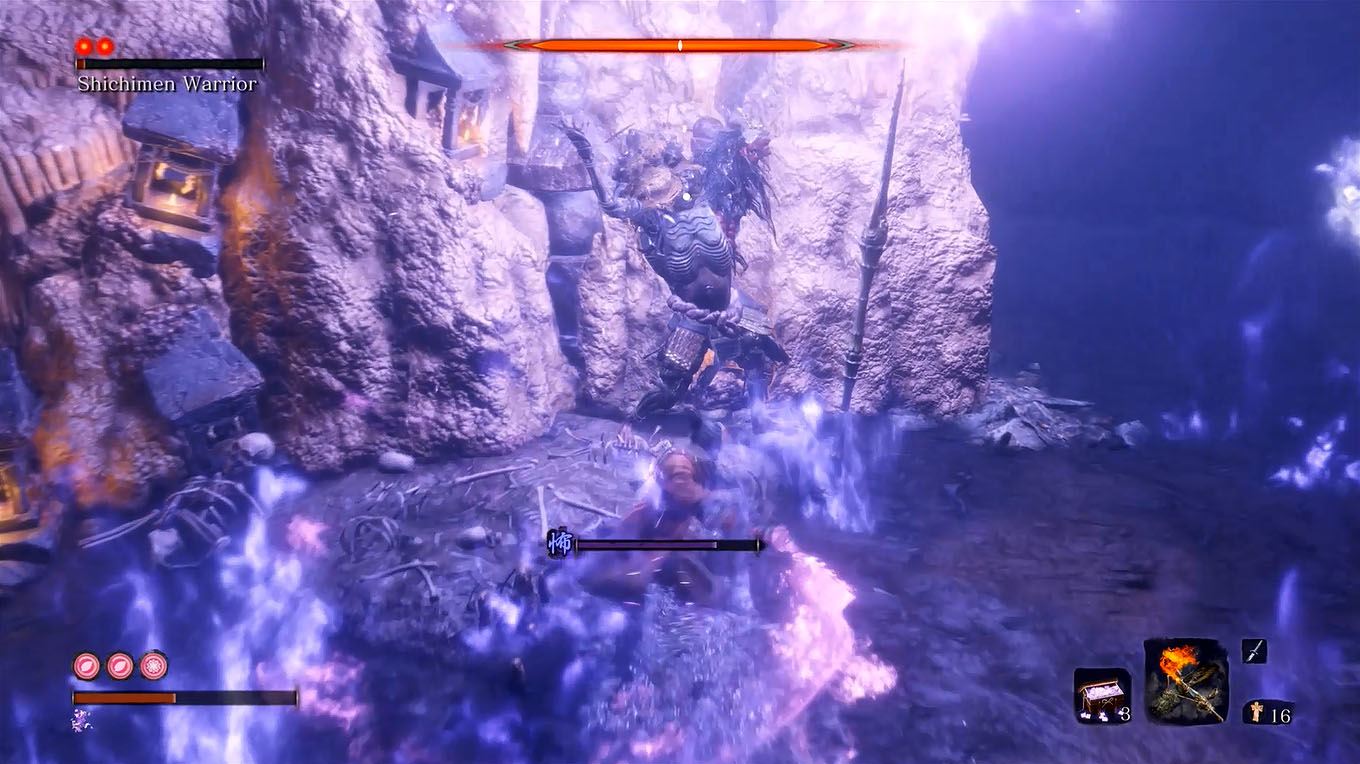The height and width of the screenshot is (764, 1360).
Task: Click the snowflake resurrection charge icon
Action: 154,664
